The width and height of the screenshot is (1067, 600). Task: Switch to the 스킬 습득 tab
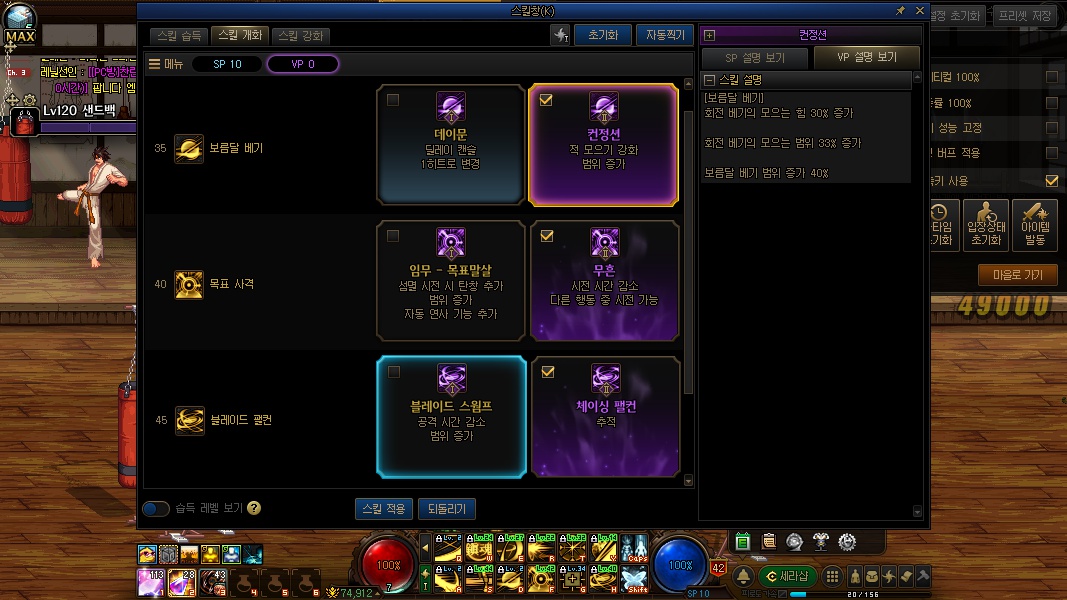180,36
